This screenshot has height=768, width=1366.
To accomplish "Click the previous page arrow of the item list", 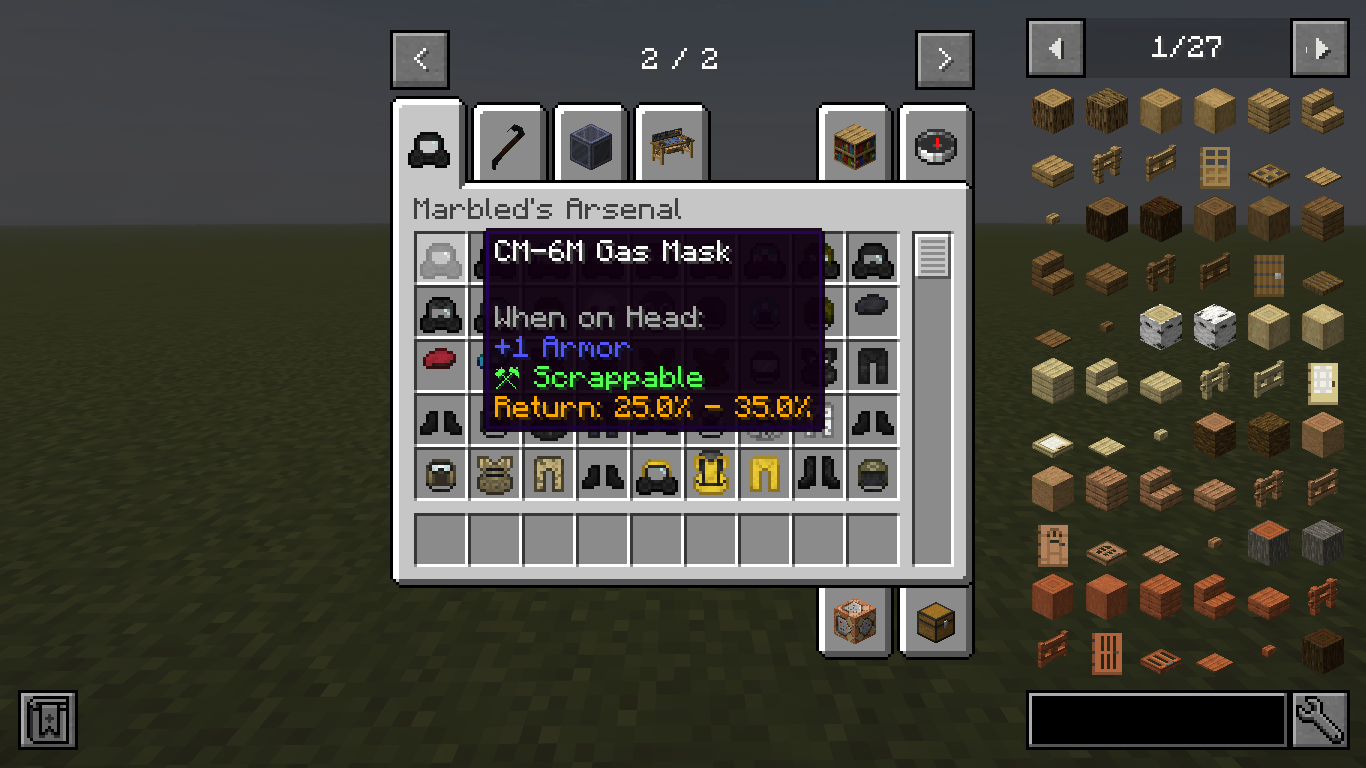I will pyautogui.click(x=1057, y=47).
